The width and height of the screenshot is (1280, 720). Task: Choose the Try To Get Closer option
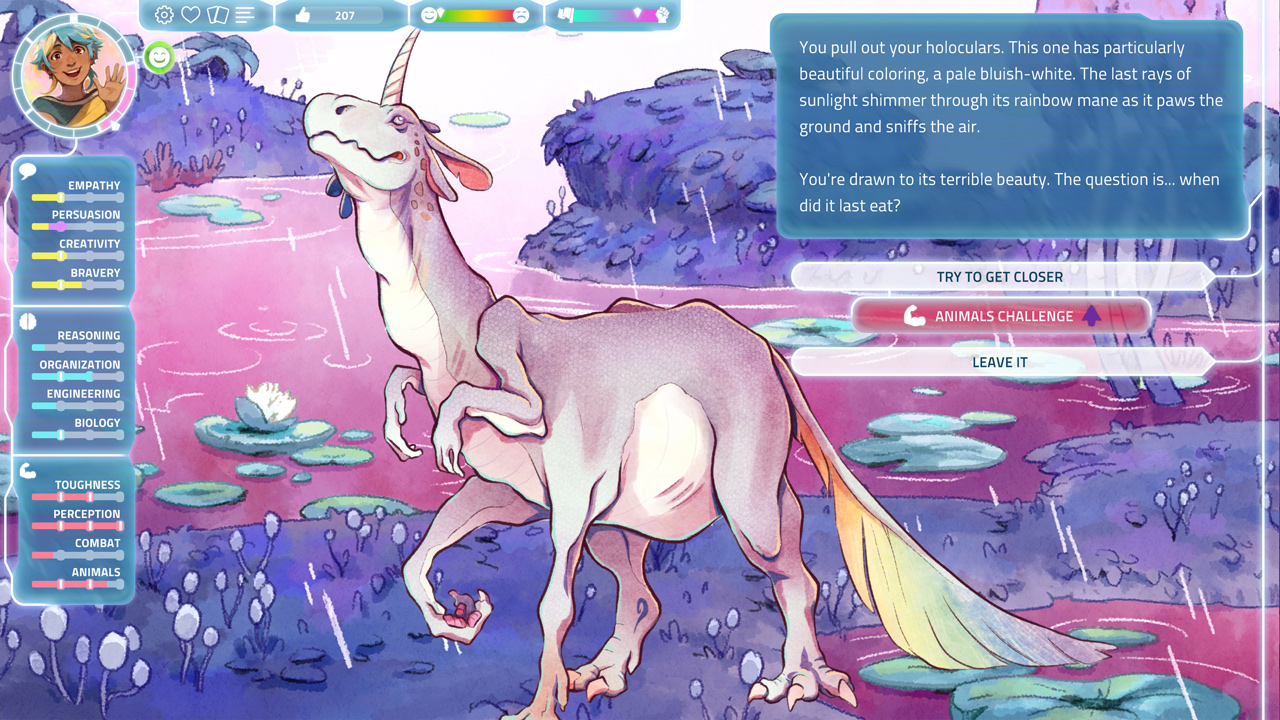point(999,277)
